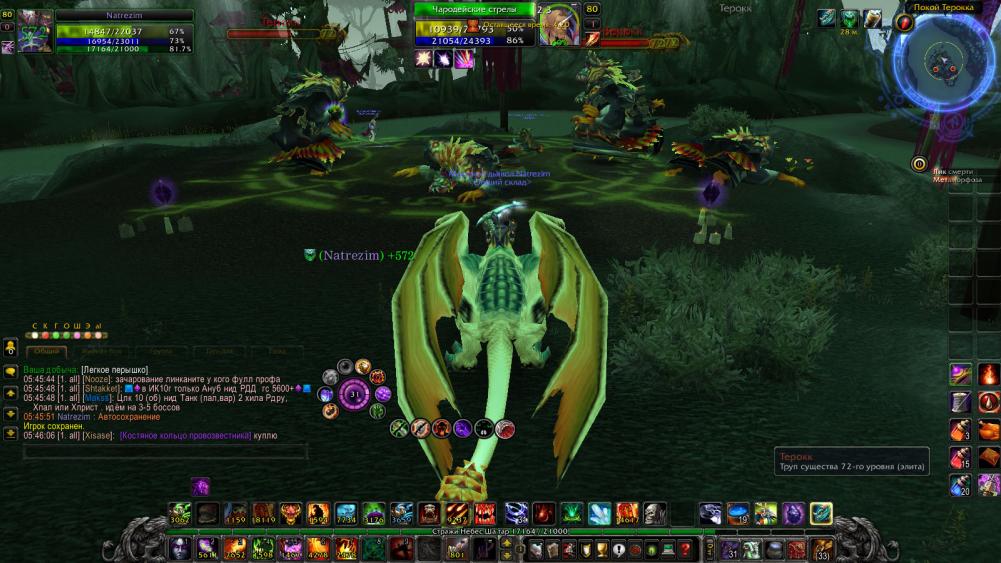Click the purple pet ability icon above the bars
The width and height of the screenshot is (1001, 563).
200,486
